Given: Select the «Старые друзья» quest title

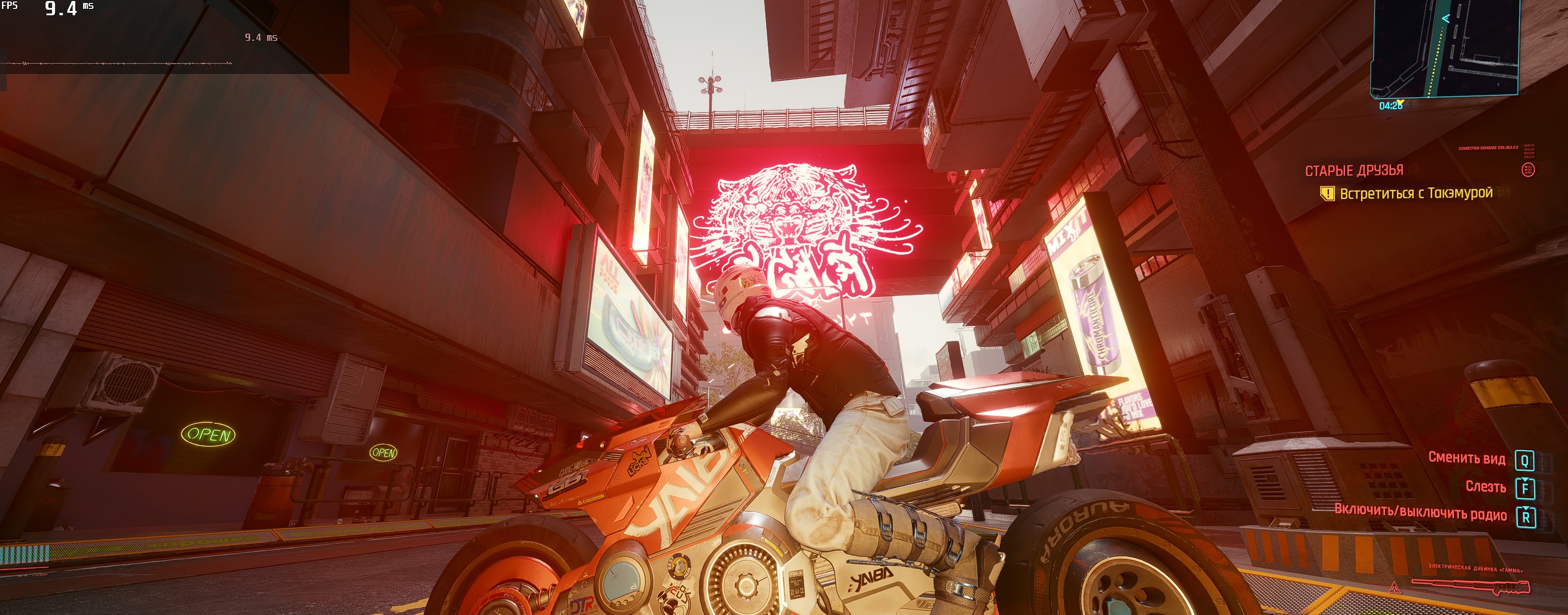Looking at the screenshot, I should pos(1354,171).
